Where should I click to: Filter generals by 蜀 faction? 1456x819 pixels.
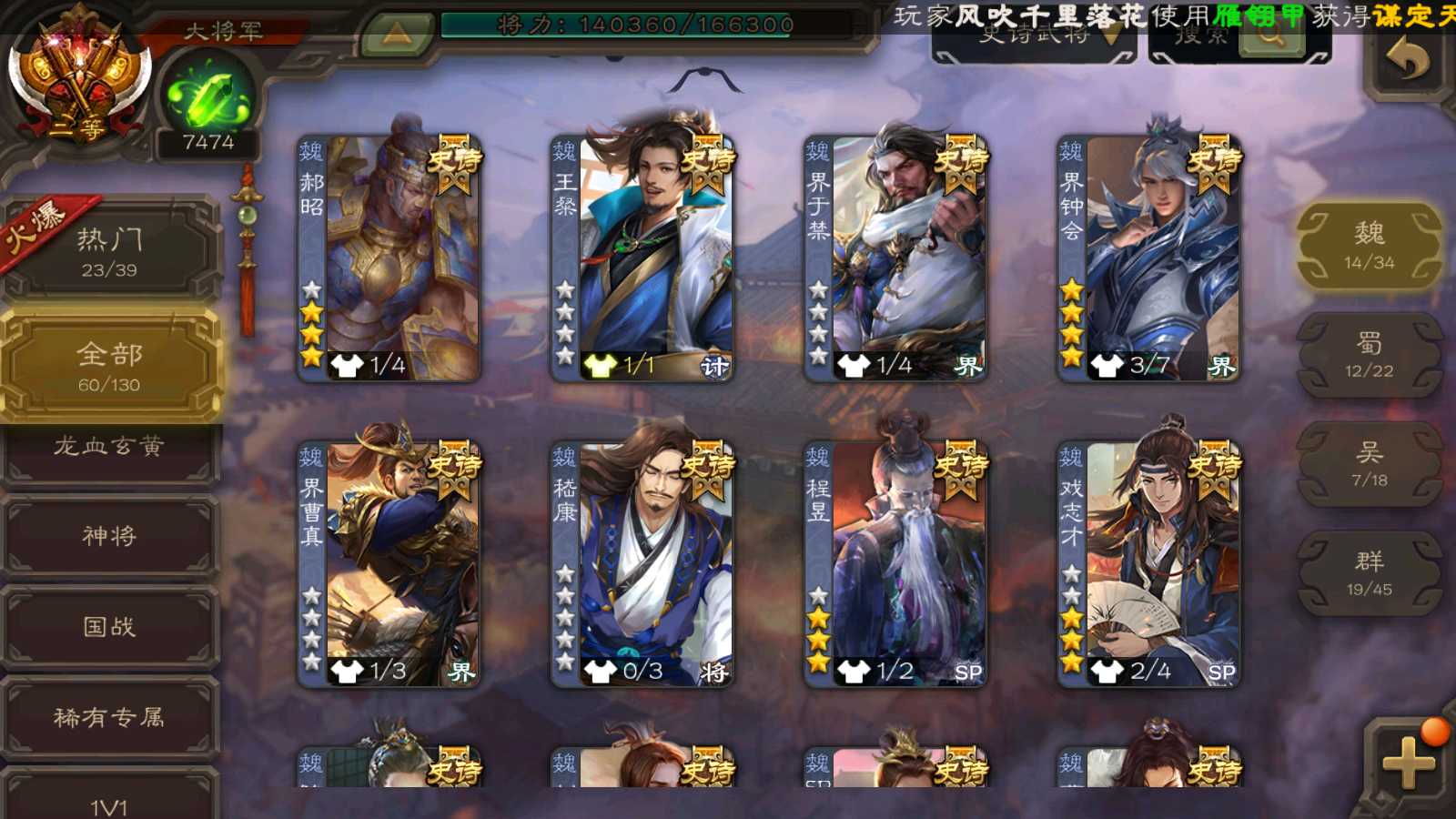tap(1369, 355)
